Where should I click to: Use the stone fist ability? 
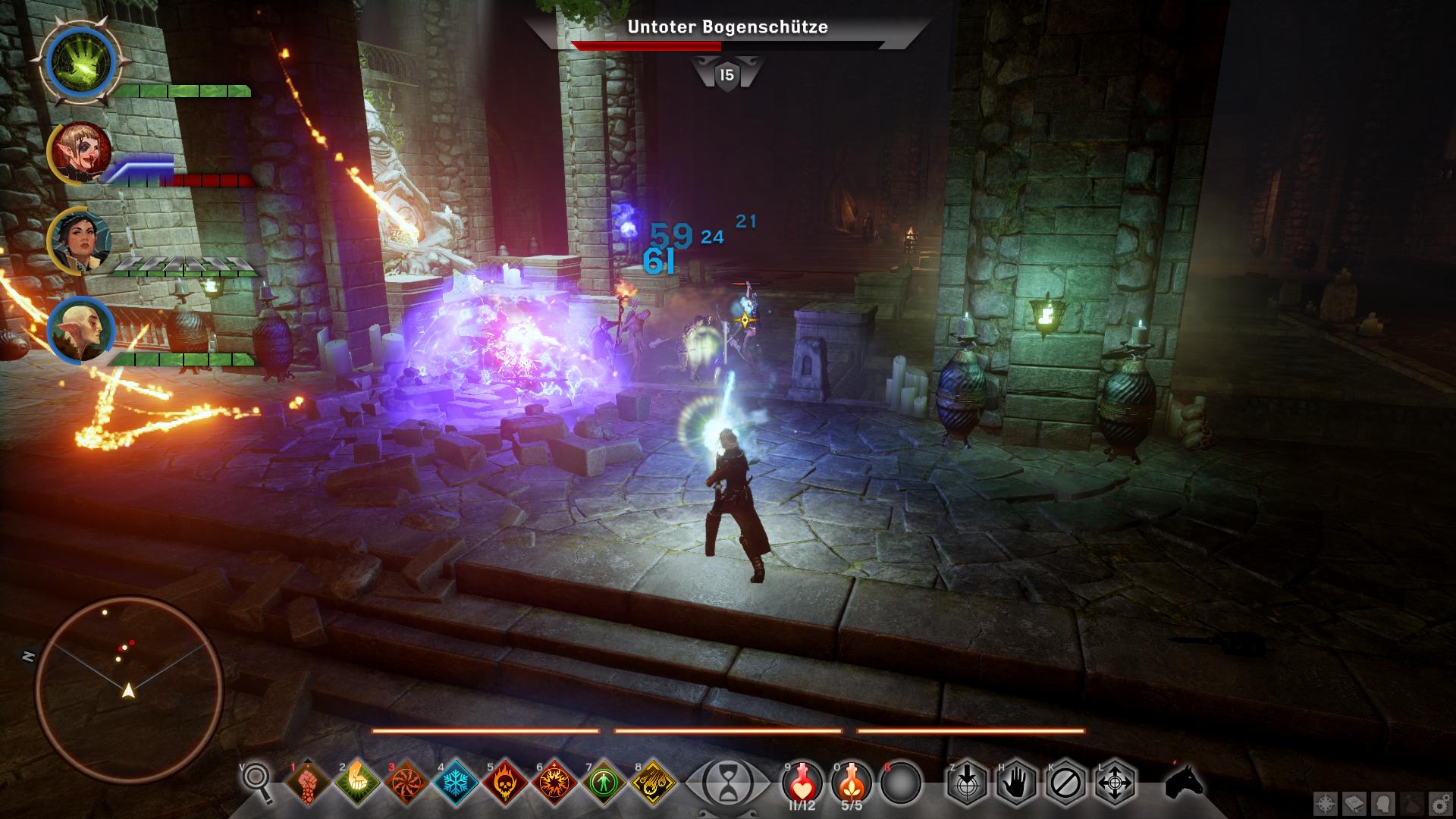click(x=307, y=781)
